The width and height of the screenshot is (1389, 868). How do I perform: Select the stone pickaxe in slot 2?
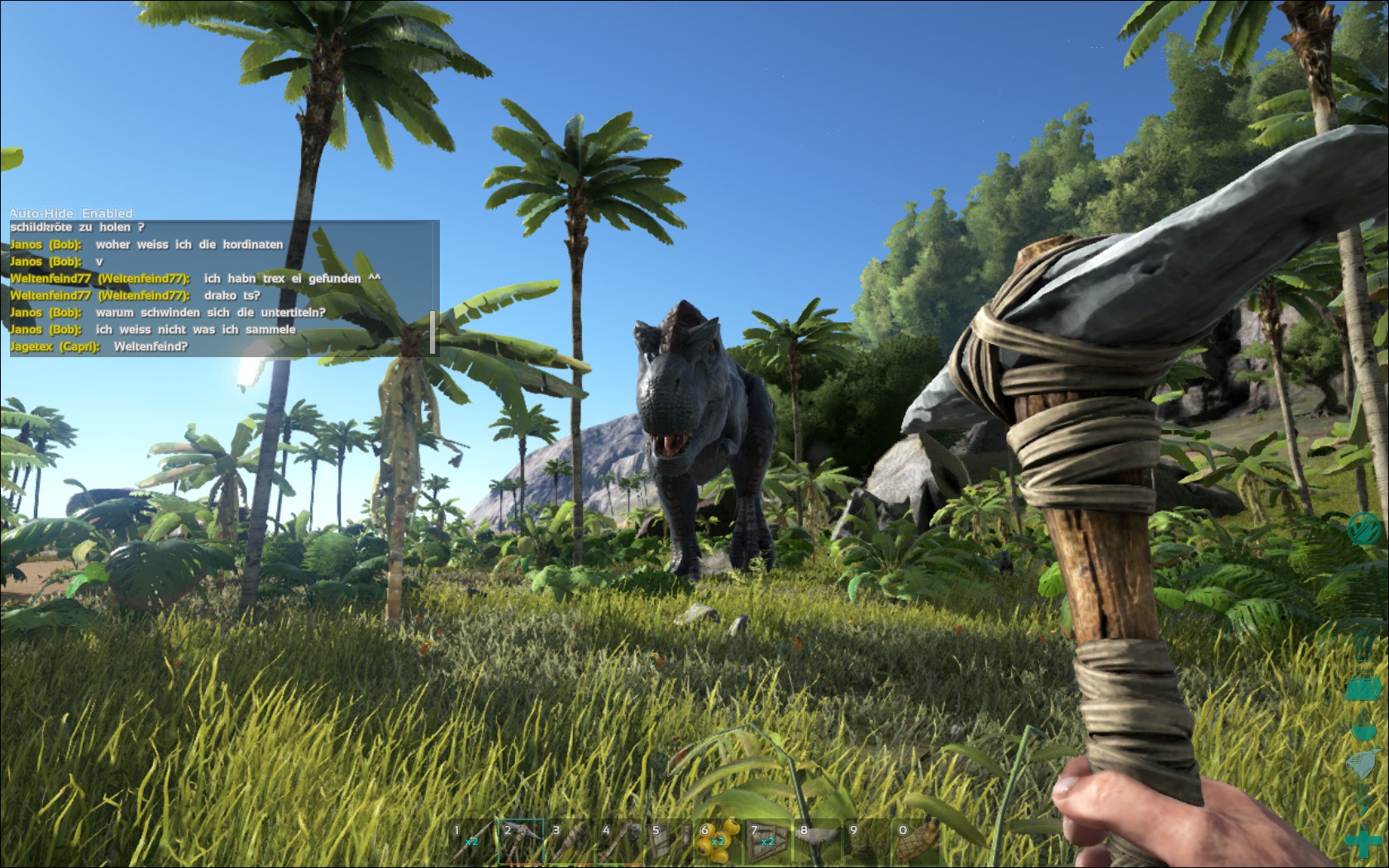(x=522, y=842)
